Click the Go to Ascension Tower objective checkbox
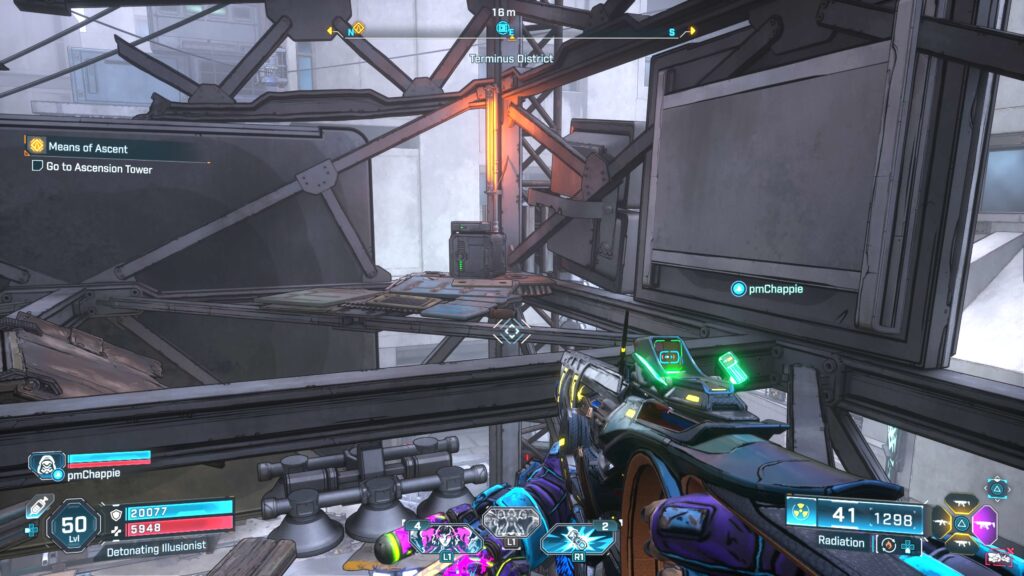This screenshot has height=576, width=1024. pyautogui.click(x=37, y=168)
